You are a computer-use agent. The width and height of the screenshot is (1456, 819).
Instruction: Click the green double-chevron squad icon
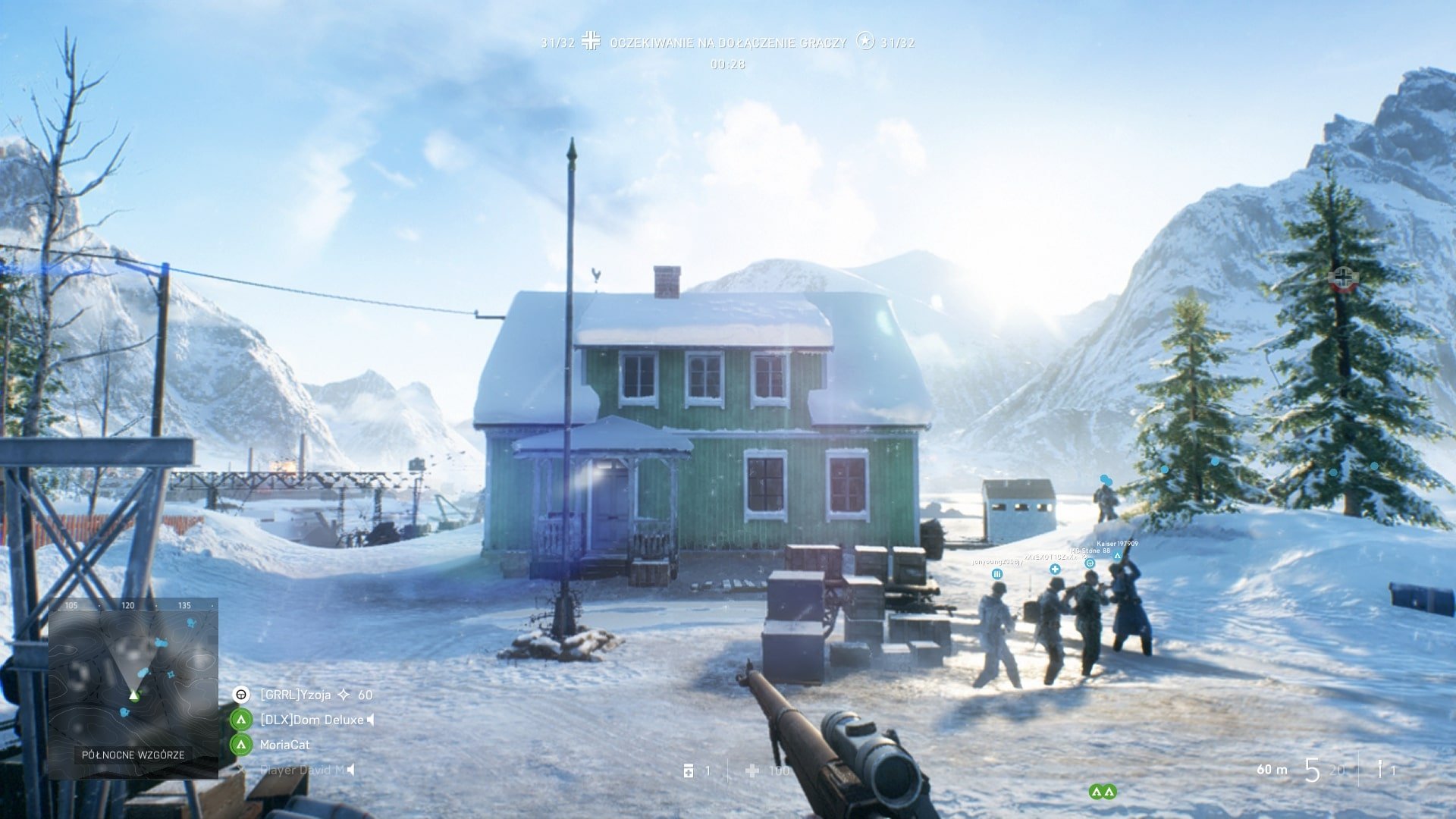(1102, 792)
